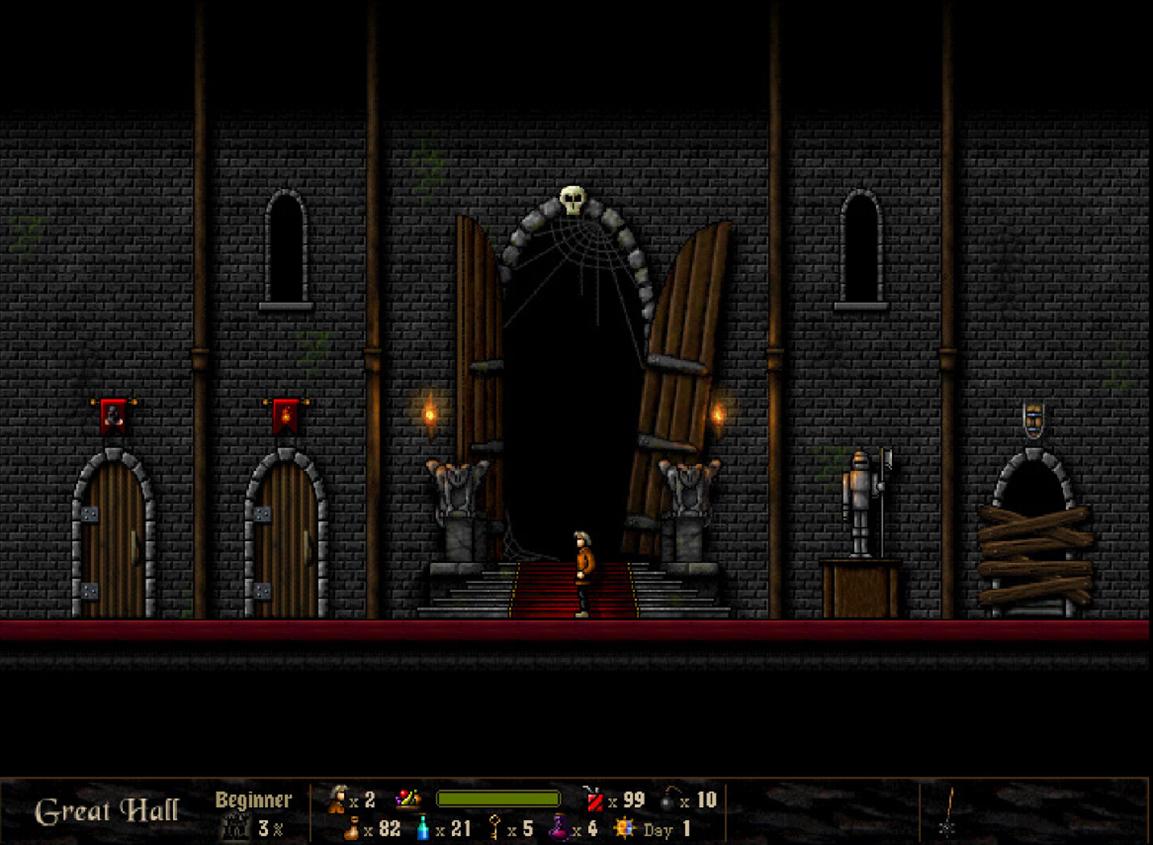Select the black bomb icon
Image resolution: width=1153 pixels, height=845 pixels.
(x=668, y=799)
